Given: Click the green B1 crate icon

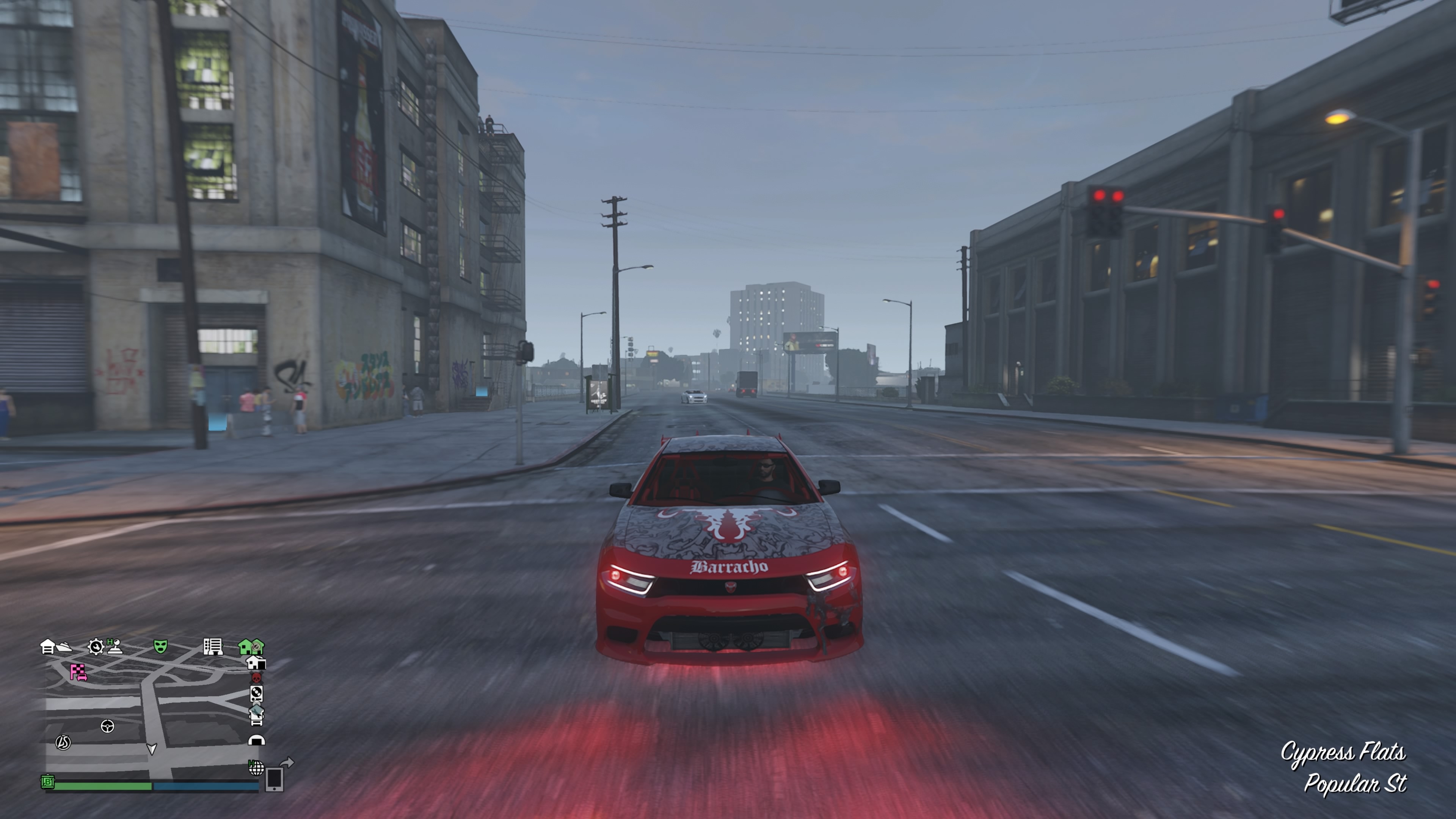Looking at the screenshot, I should coord(48,782).
